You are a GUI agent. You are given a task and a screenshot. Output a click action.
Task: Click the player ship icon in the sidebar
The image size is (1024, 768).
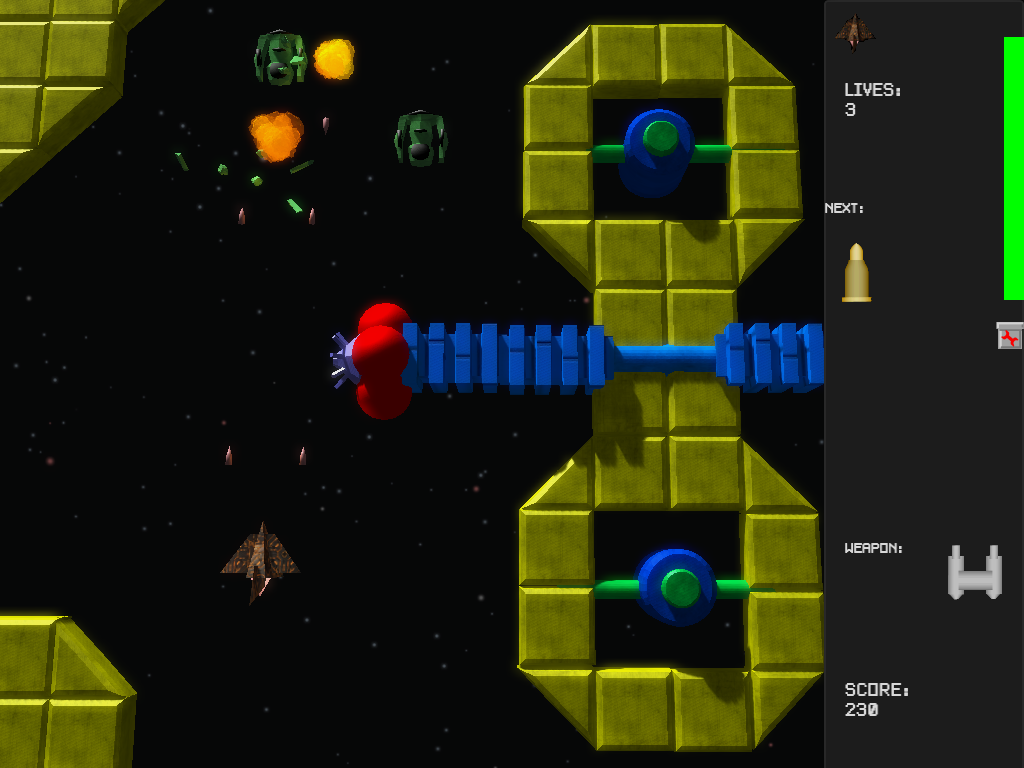[x=854, y=32]
